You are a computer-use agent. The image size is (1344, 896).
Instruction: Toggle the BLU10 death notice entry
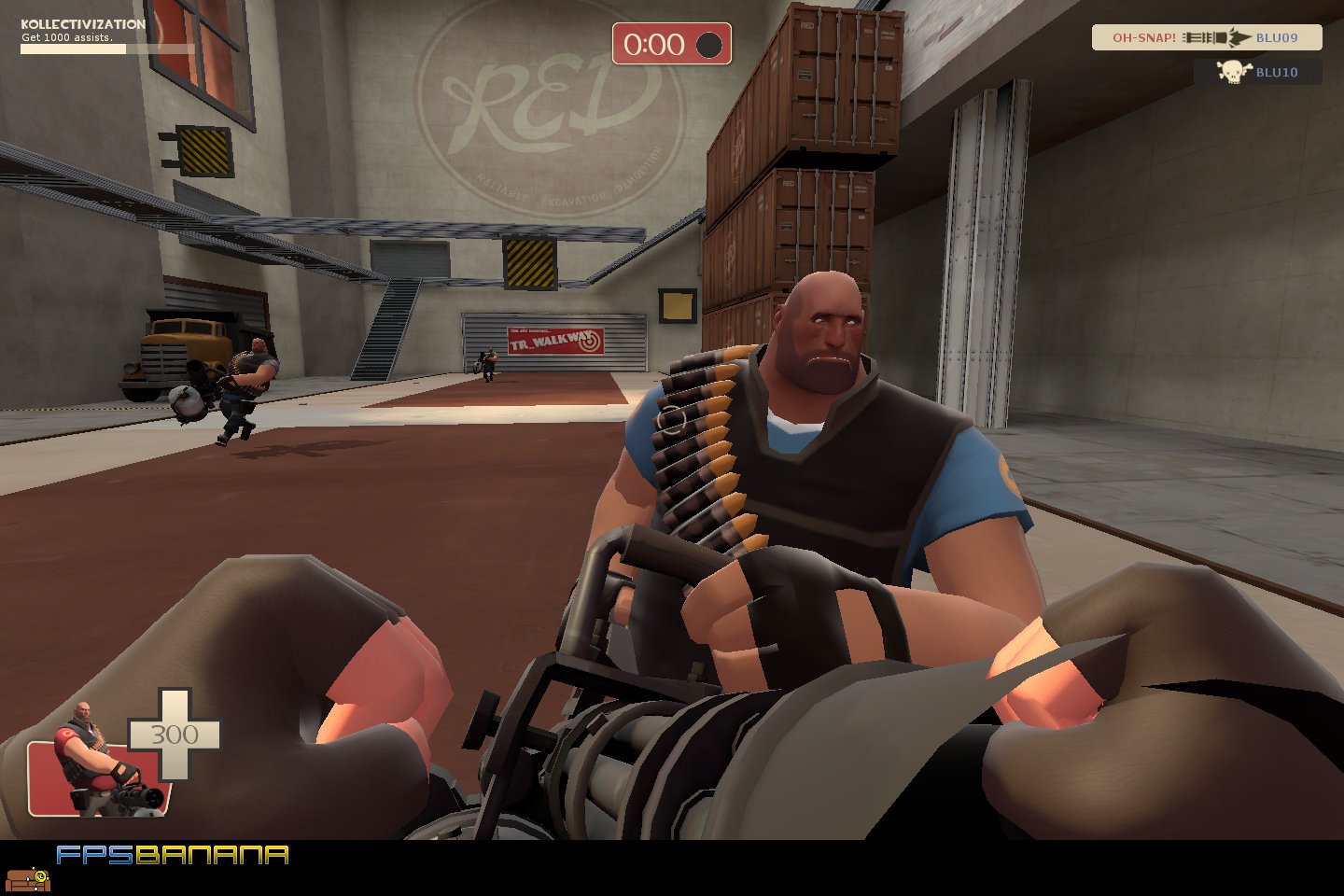coord(1258,72)
